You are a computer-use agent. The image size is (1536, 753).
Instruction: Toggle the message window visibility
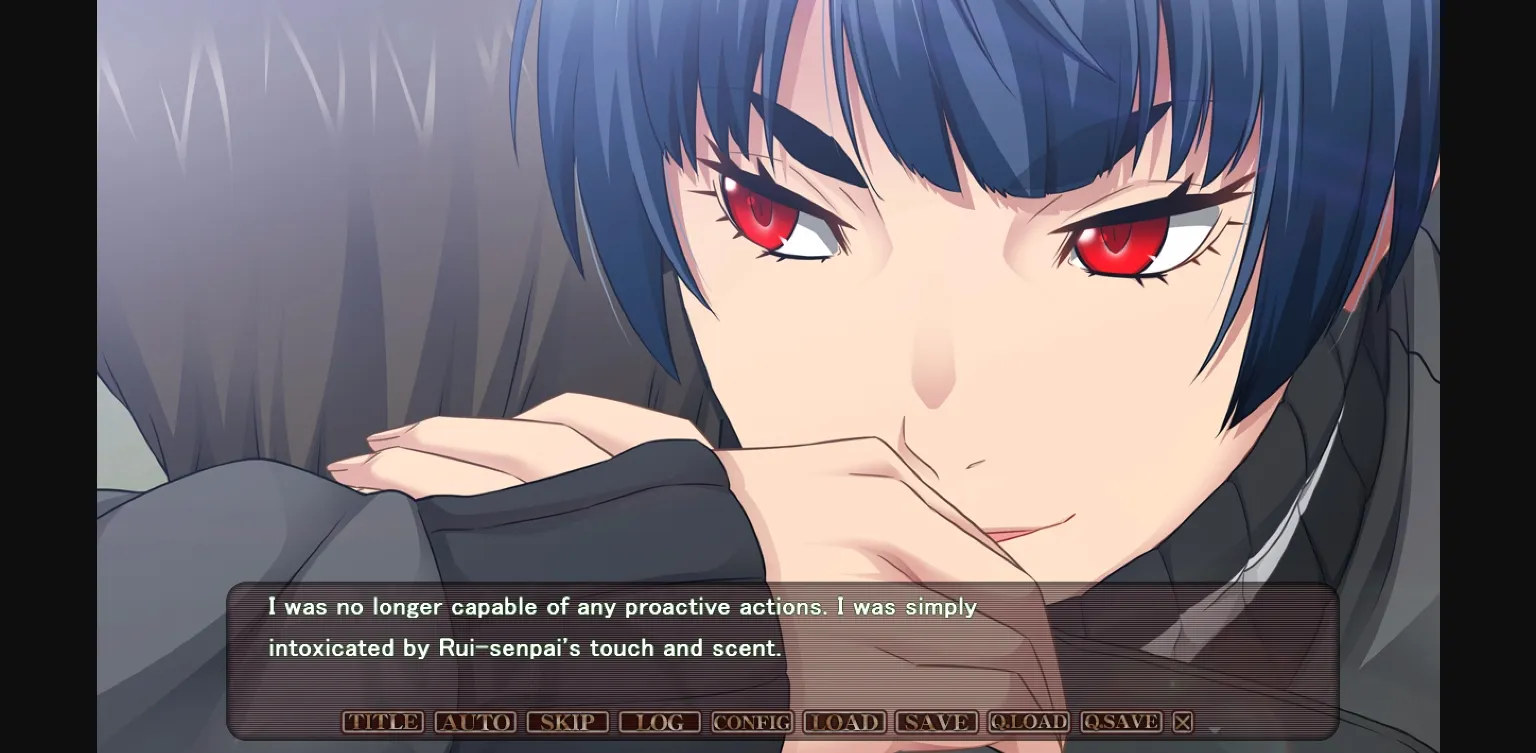click(1182, 721)
